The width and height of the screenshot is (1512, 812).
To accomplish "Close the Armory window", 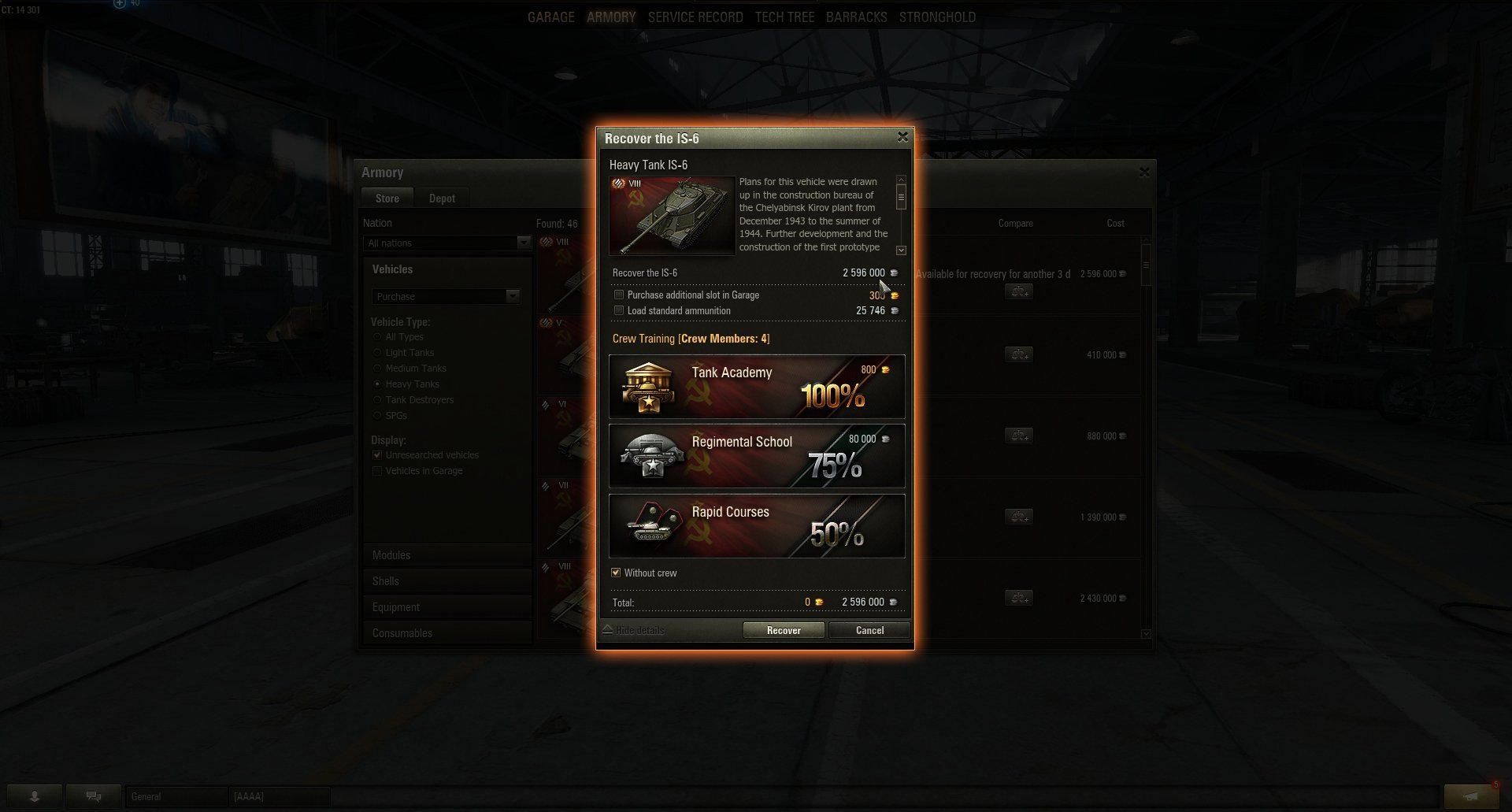I will point(1144,172).
